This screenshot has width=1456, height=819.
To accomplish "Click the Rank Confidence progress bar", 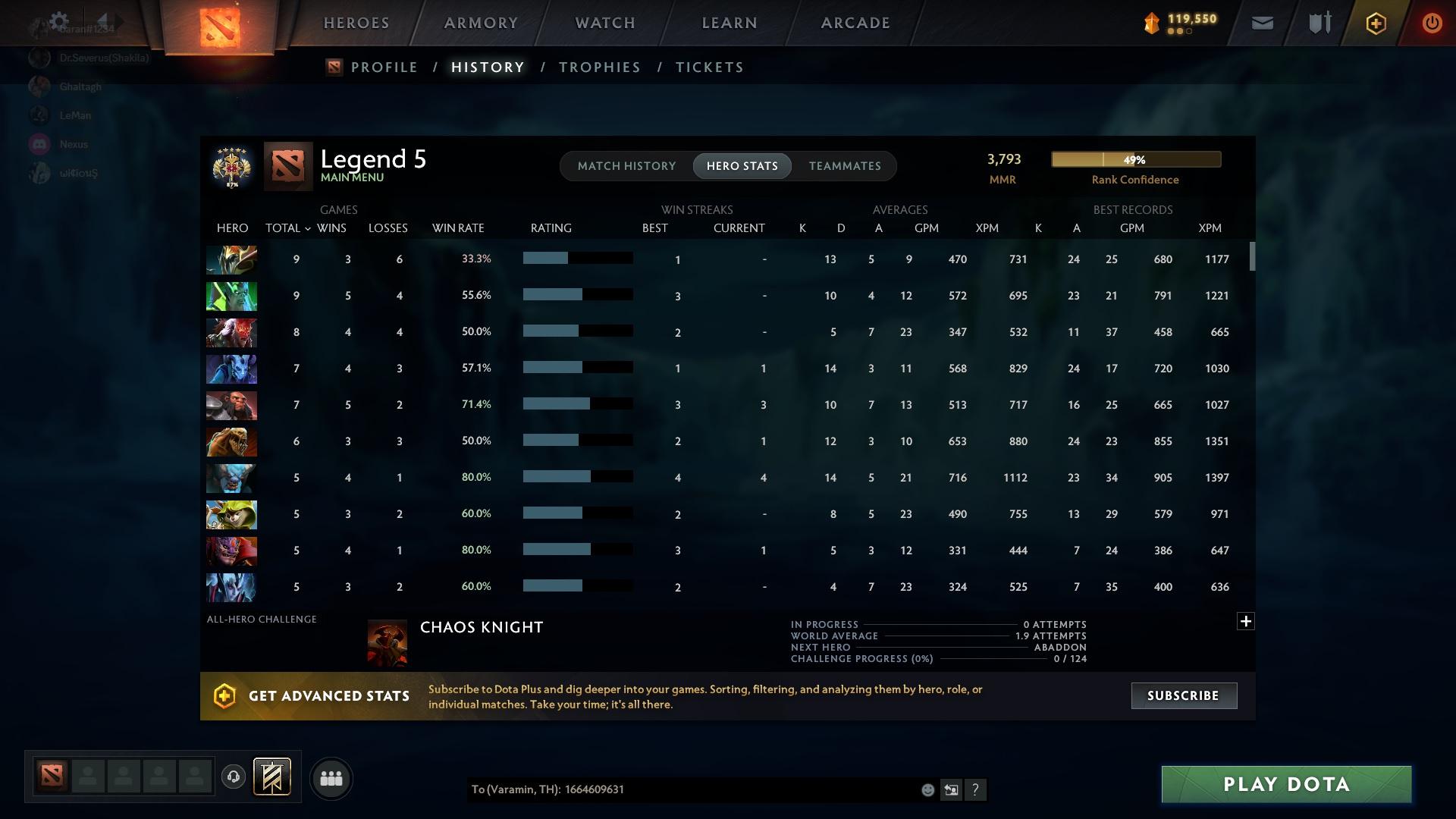I will pos(1135,159).
